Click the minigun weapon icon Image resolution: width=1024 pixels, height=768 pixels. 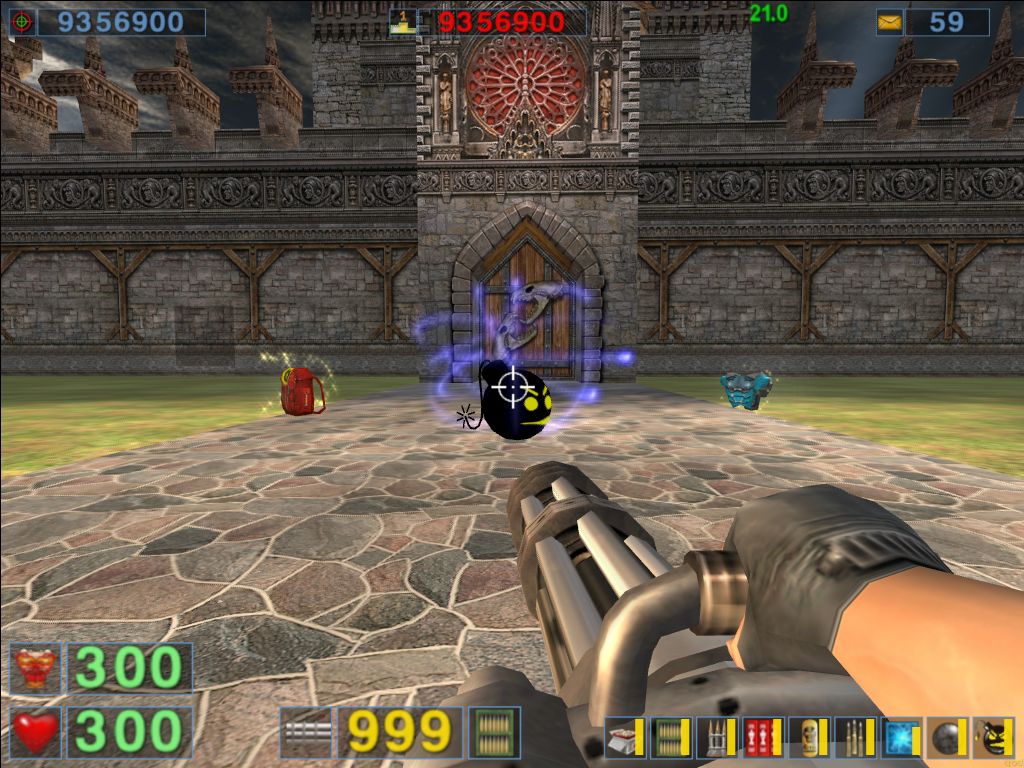(x=305, y=733)
